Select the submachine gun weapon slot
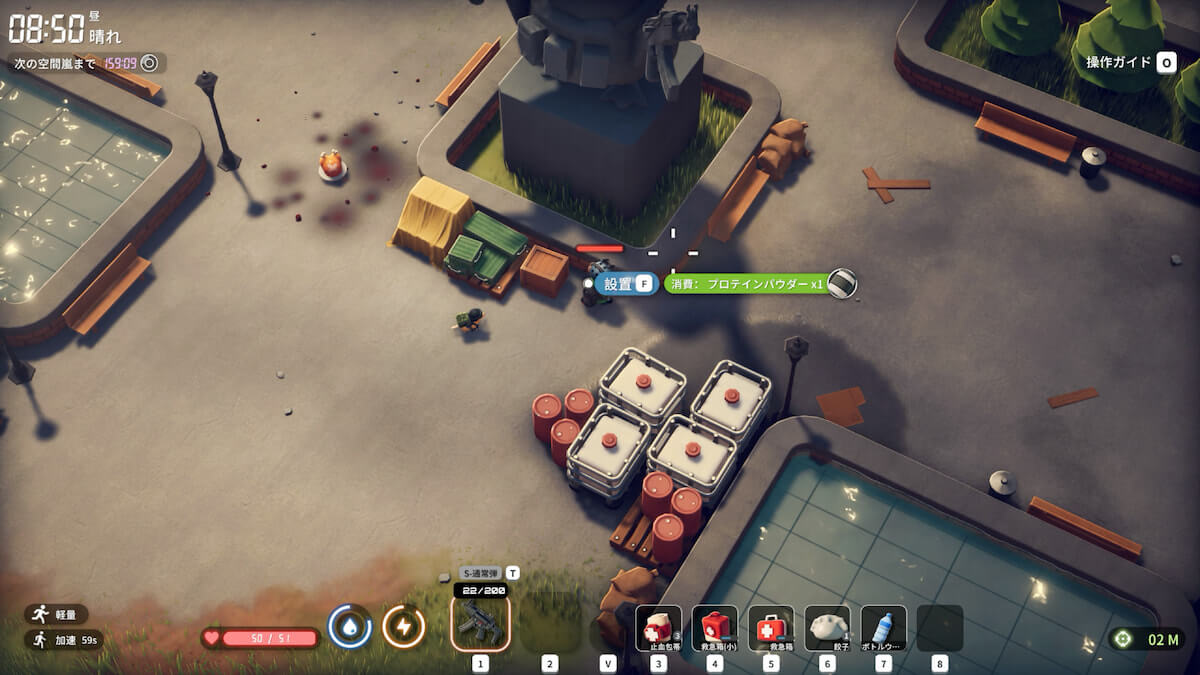 pyautogui.click(x=480, y=622)
